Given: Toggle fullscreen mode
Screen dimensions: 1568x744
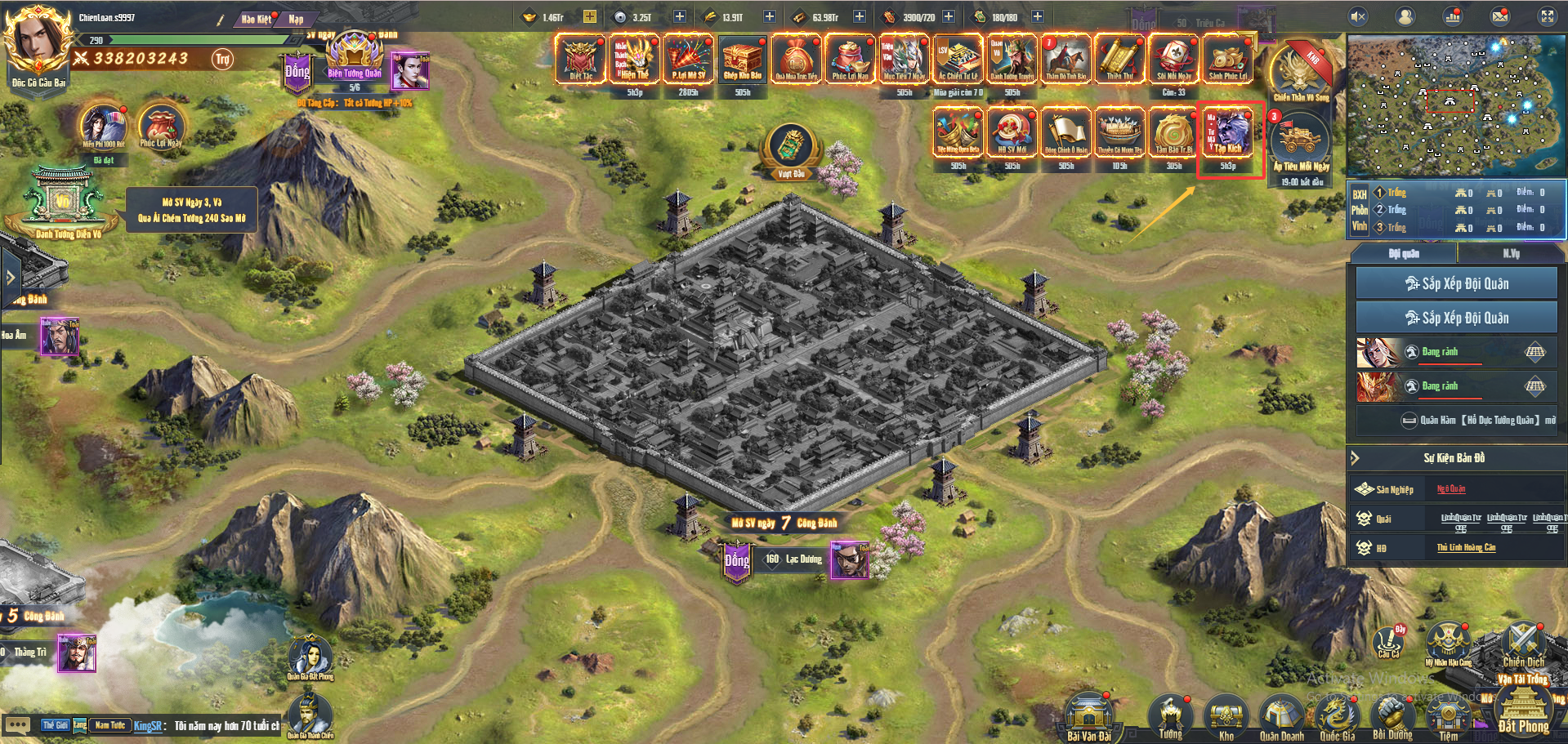Looking at the screenshot, I should (1547, 16).
